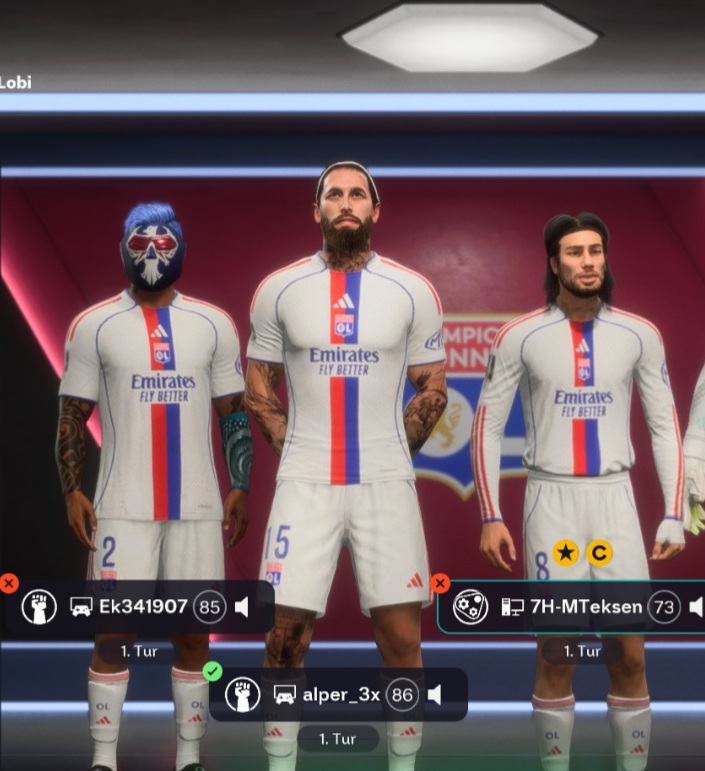This screenshot has width=705, height=771.
Task: Click the green ready checkmark on alper_3x
Action: coord(212,672)
